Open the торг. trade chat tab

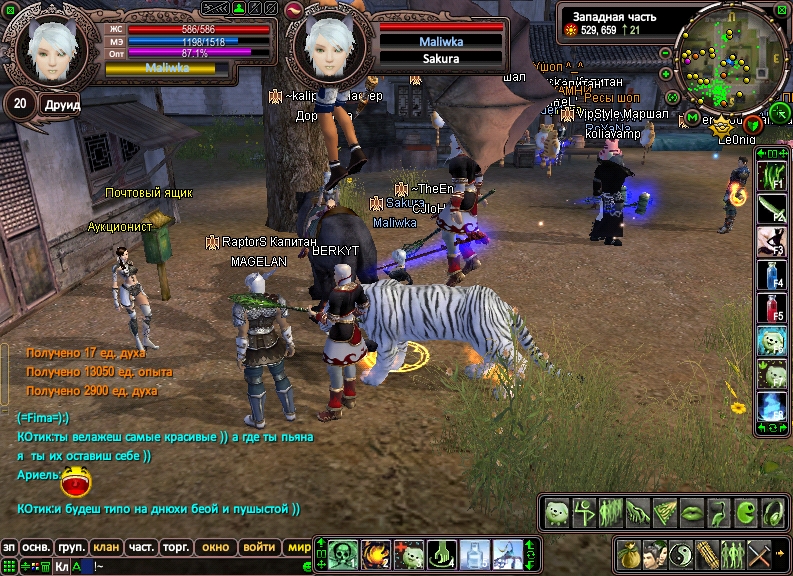[176, 547]
